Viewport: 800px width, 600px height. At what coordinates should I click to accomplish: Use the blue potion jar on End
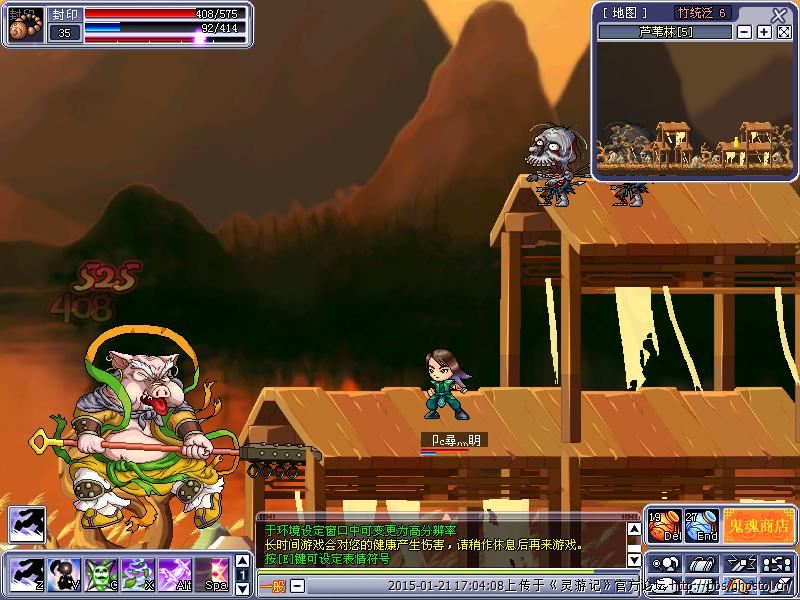702,525
